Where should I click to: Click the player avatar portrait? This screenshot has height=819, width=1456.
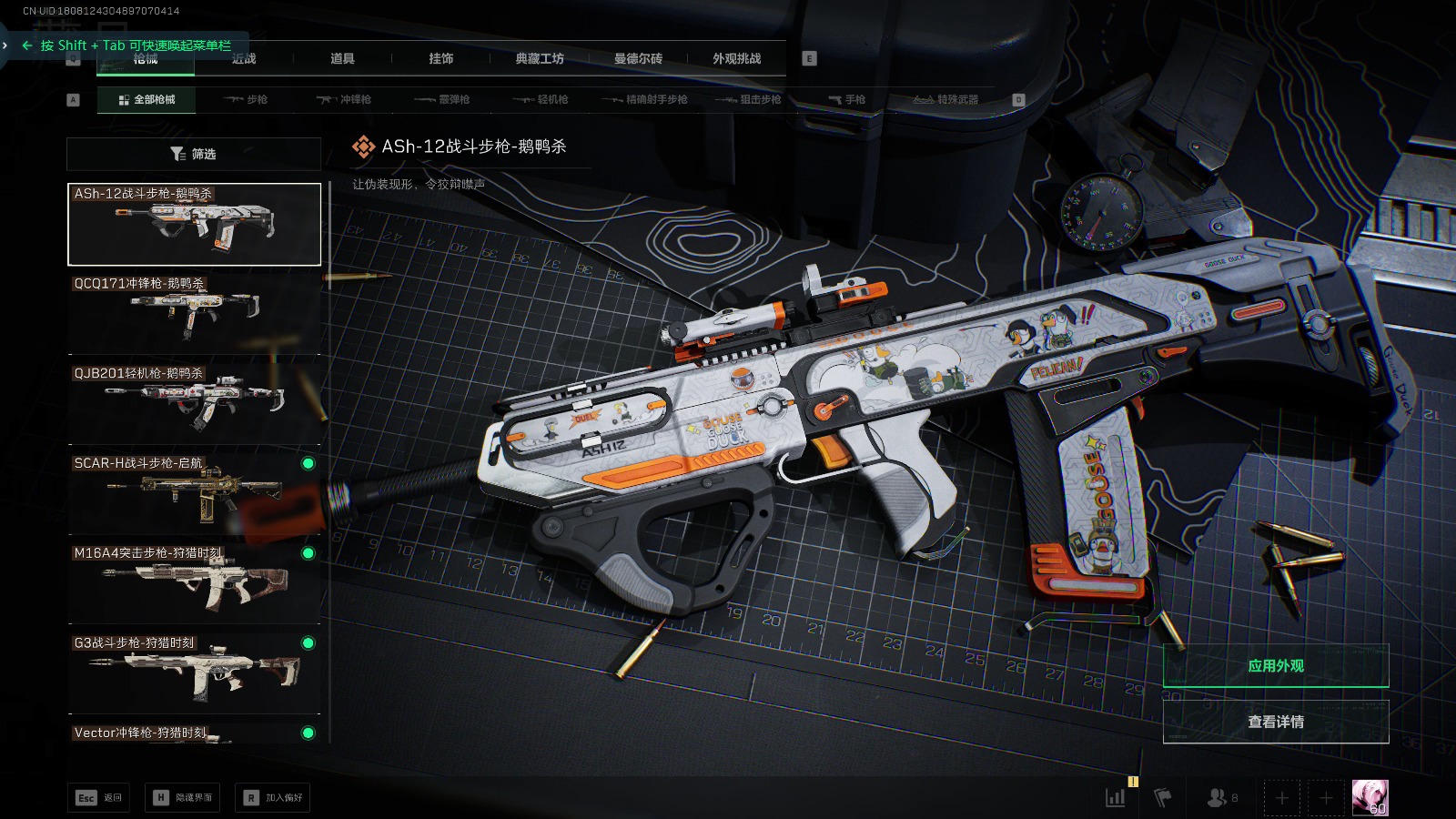point(1370,798)
